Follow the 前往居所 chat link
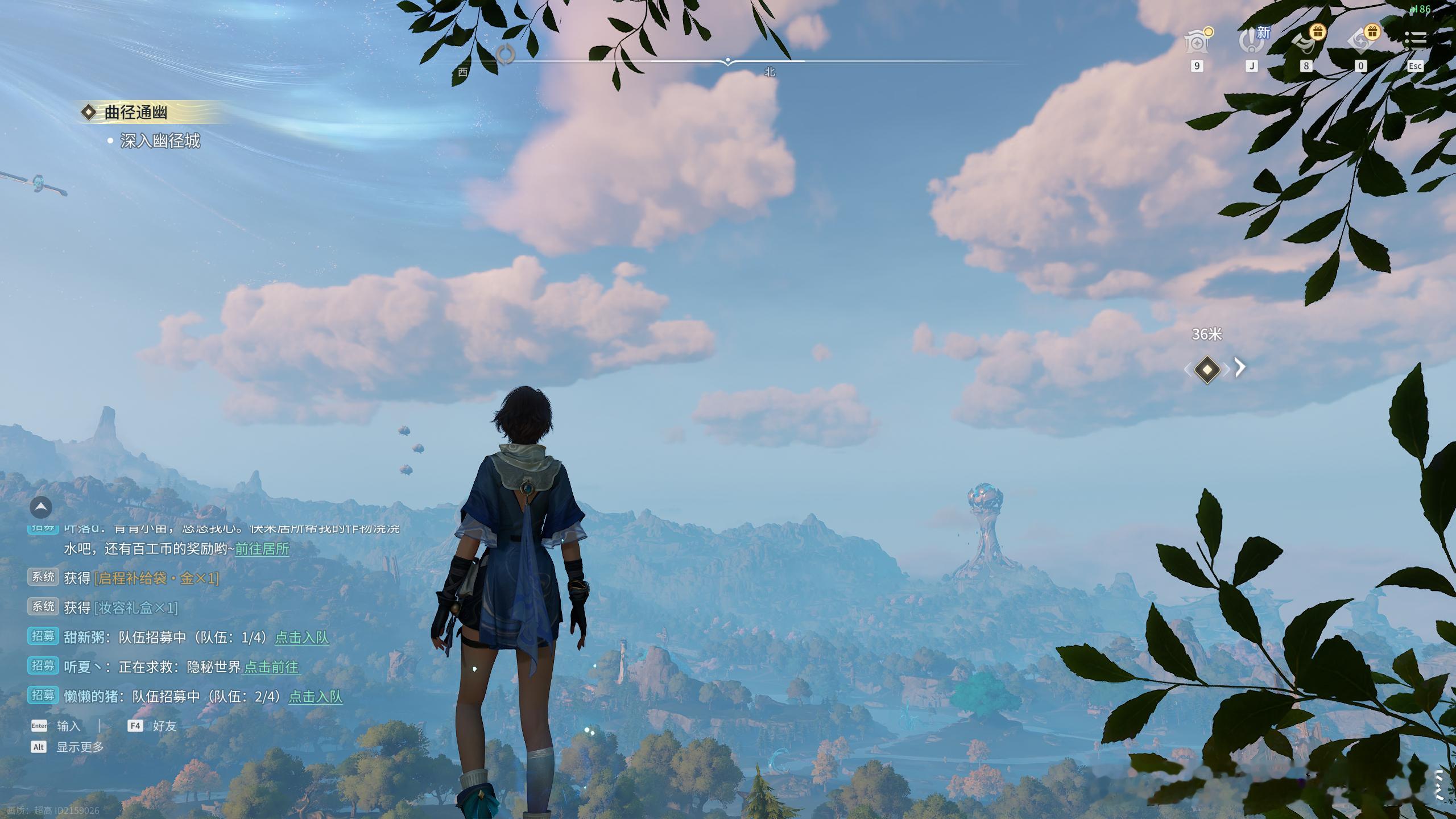Screen dimensions: 1456x819 point(262,549)
